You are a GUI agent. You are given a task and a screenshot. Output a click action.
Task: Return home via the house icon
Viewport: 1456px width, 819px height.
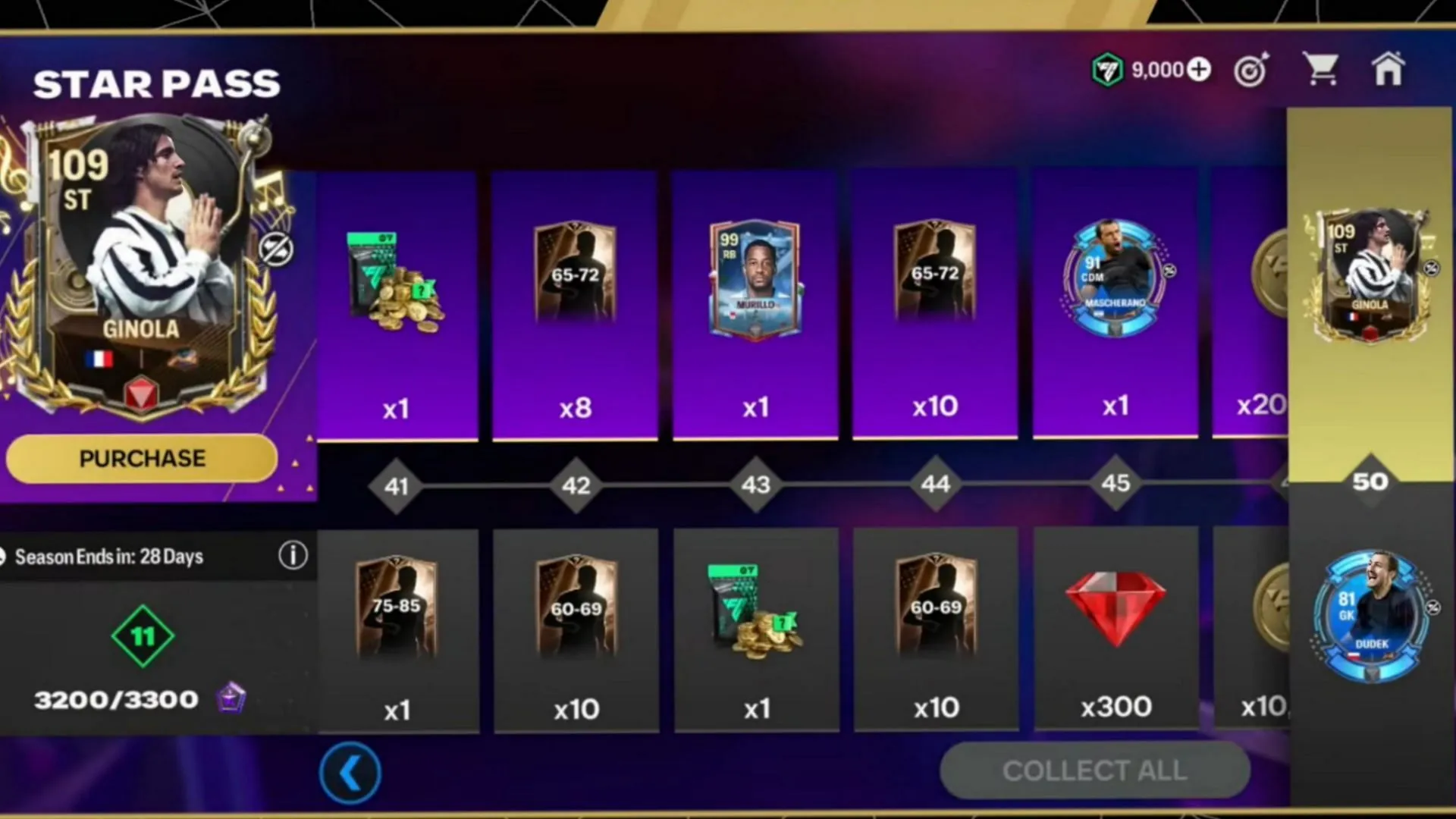click(1389, 68)
